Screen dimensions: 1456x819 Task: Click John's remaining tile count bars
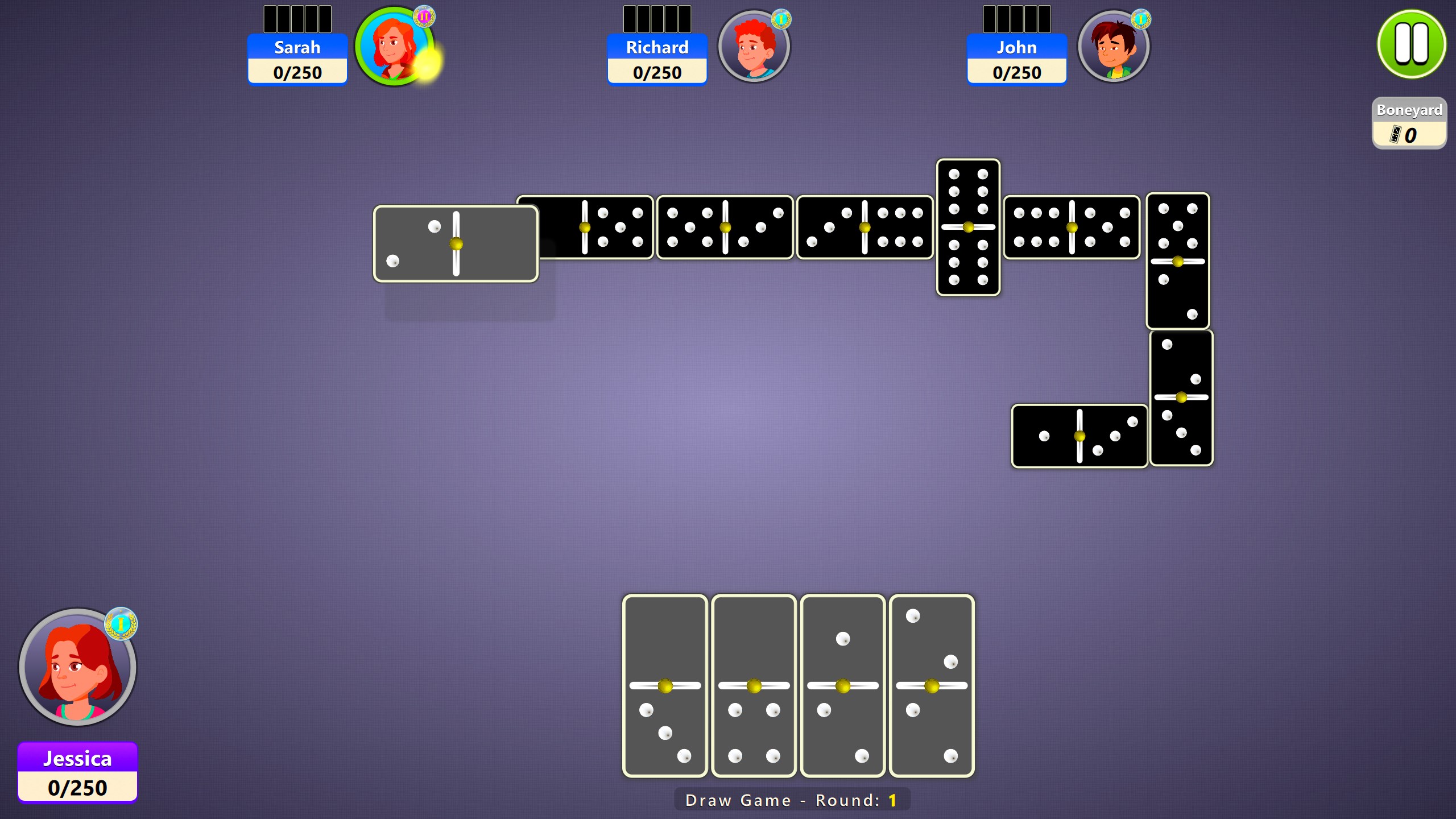(1016, 18)
